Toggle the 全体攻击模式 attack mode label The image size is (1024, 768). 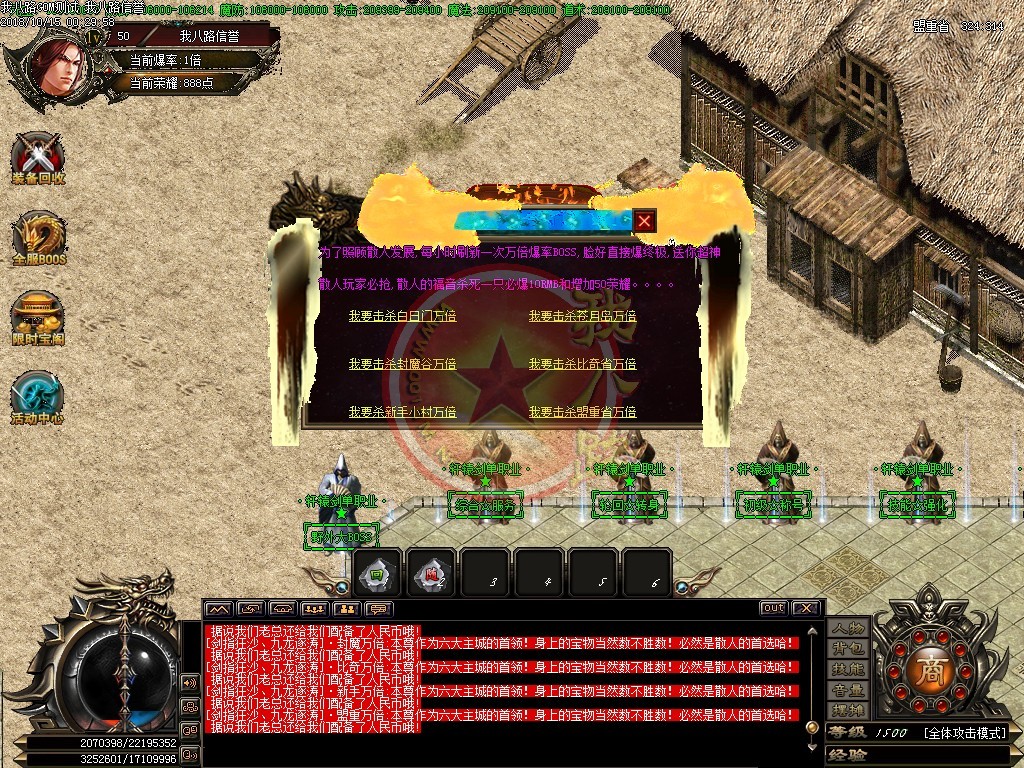click(964, 733)
